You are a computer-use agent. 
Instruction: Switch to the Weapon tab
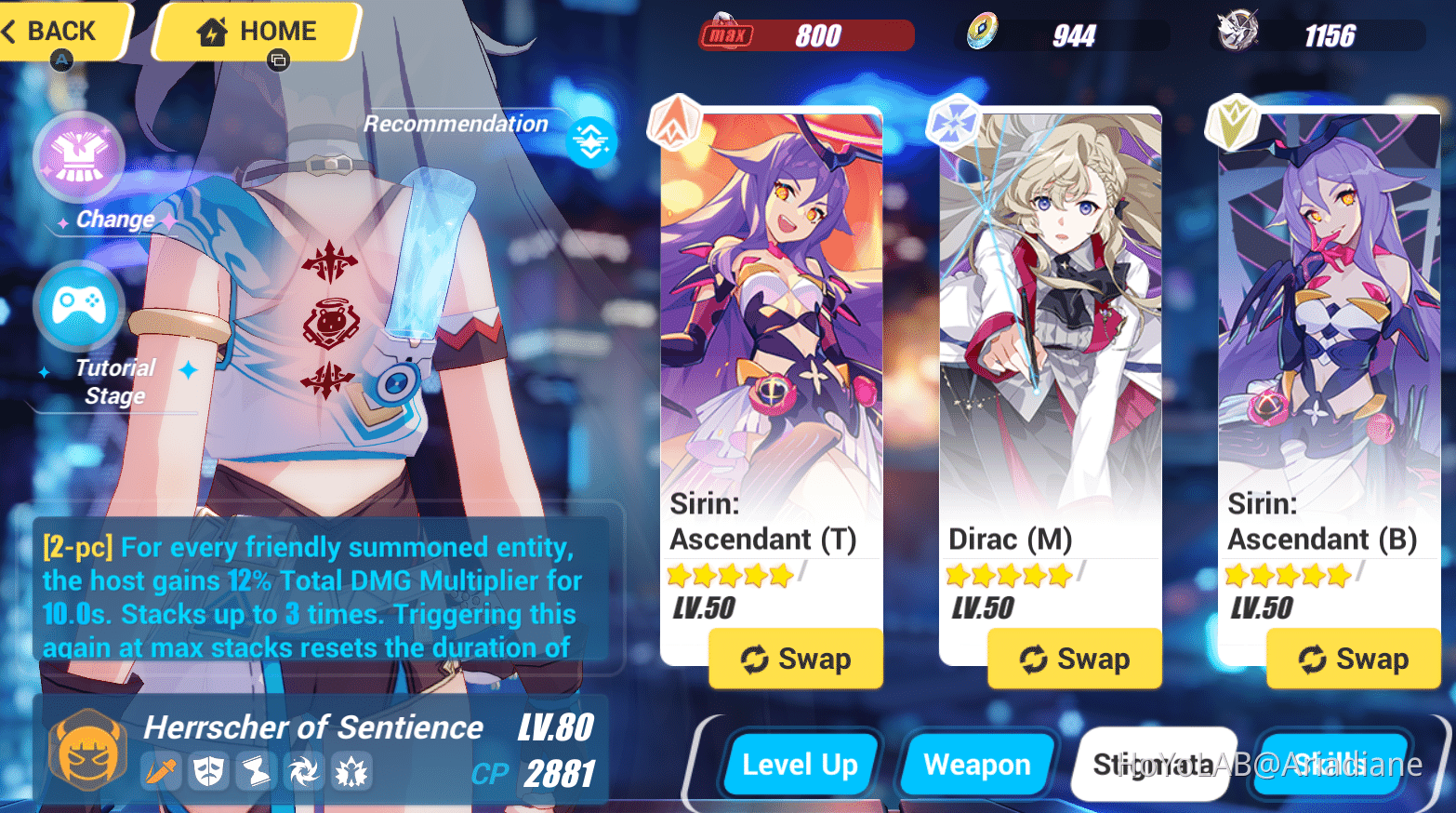[977, 765]
